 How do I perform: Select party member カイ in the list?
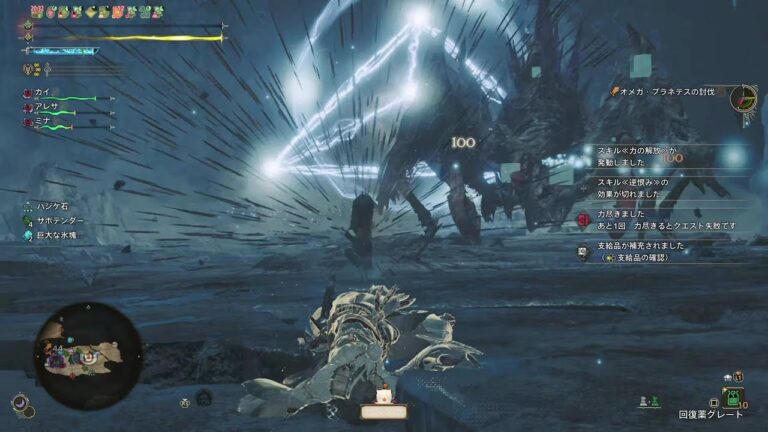(43, 92)
